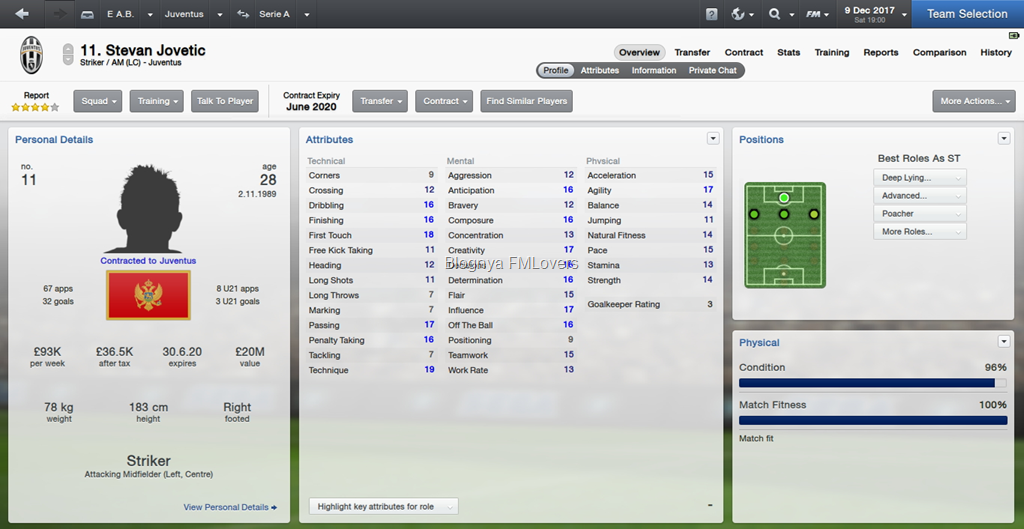The height and width of the screenshot is (529, 1024).
Task: Click Find Similar Players
Action: pos(527,101)
